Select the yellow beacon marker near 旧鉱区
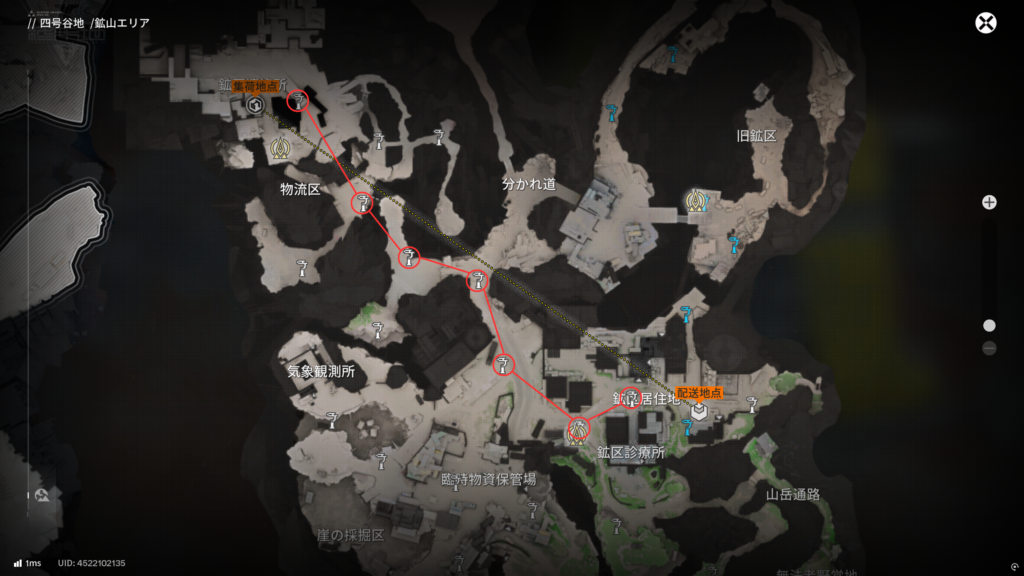 pos(695,201)
